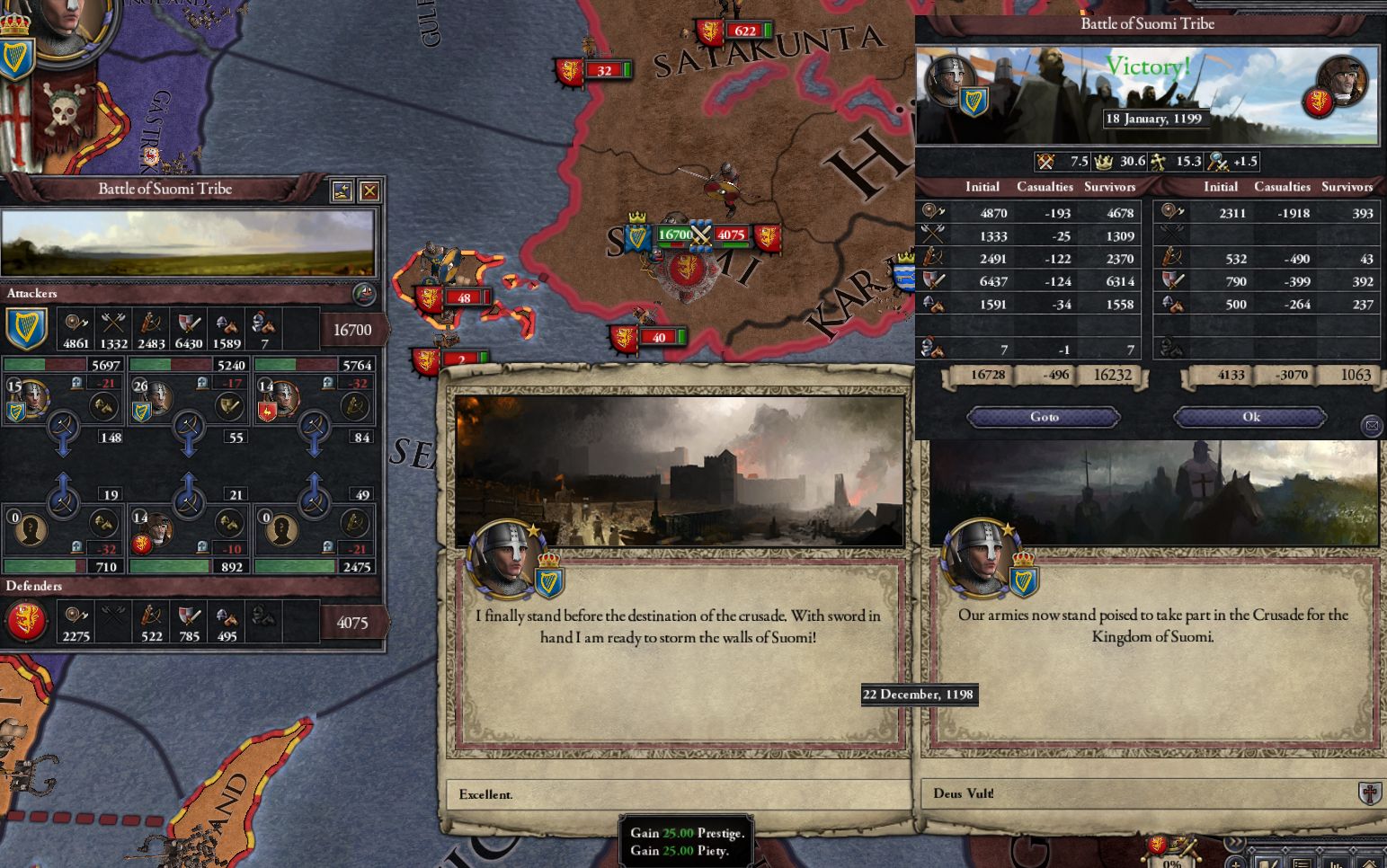The image size is (1387, 868).
Task: Select the attacker's blue harp coat of arms
Action: pos(28,326)
